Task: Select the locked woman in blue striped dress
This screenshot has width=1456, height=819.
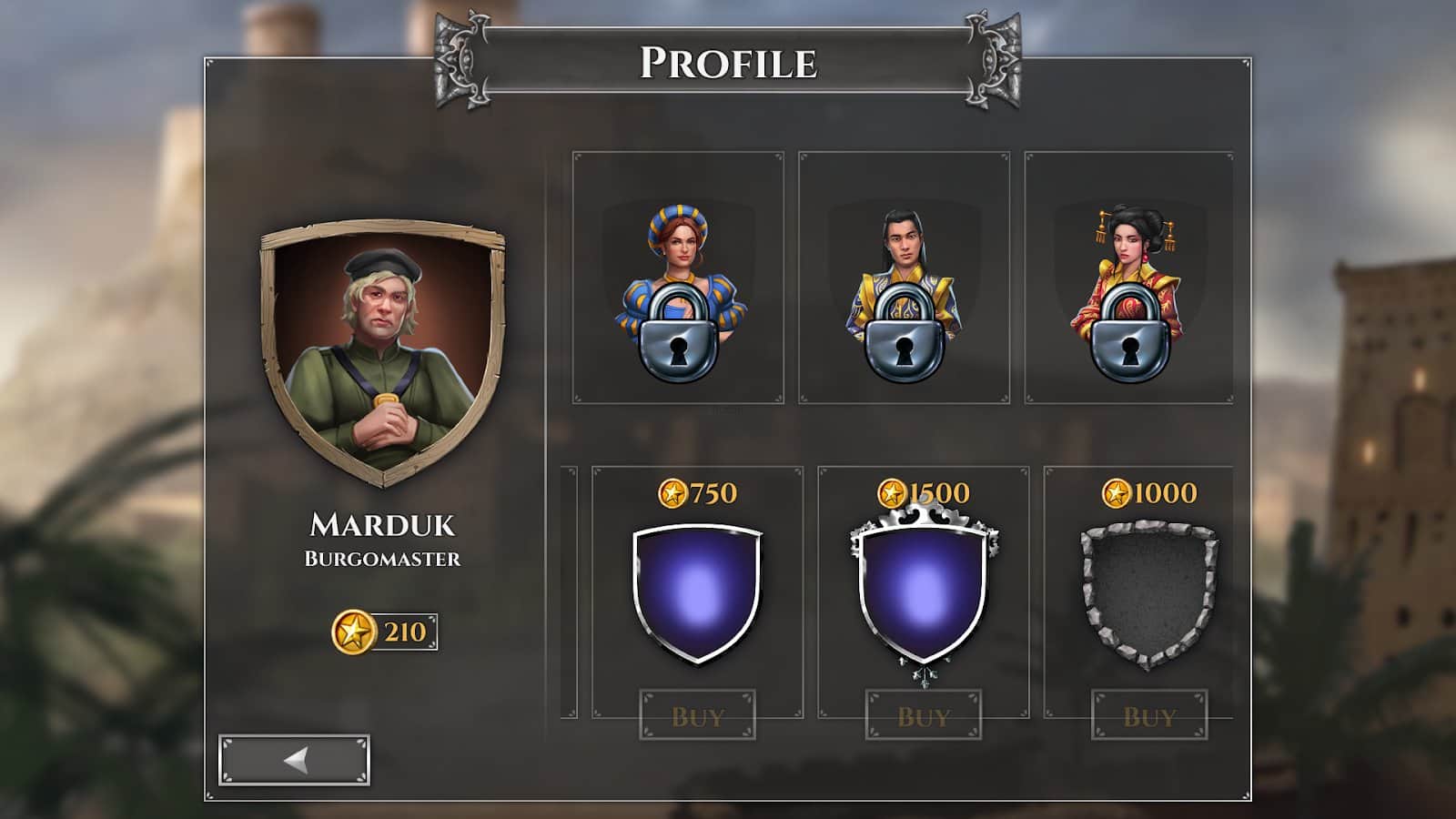Action: (x=678, y=278)
